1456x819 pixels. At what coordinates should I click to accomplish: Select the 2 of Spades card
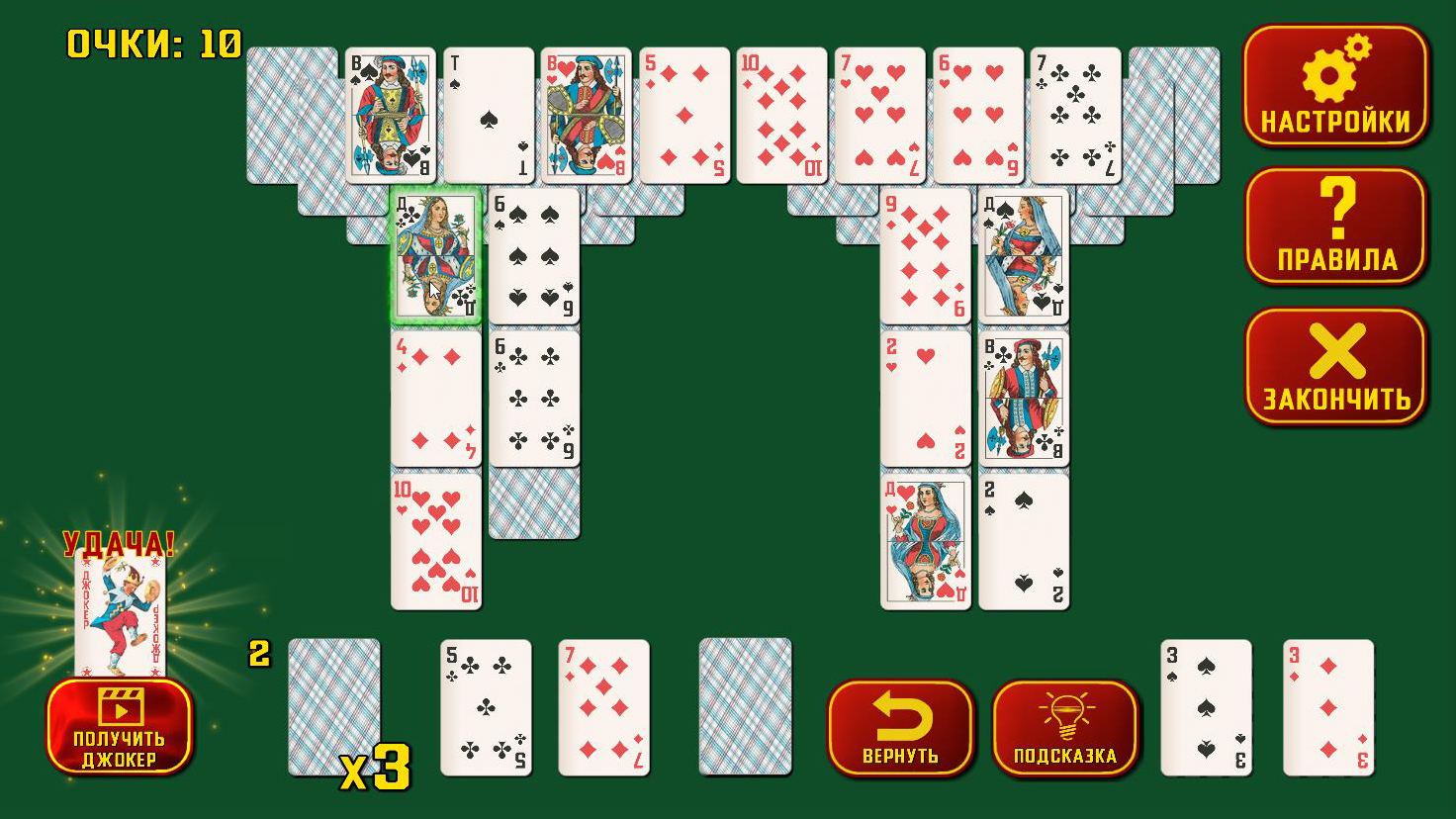pyautogui.click(x=1025, y=539)
